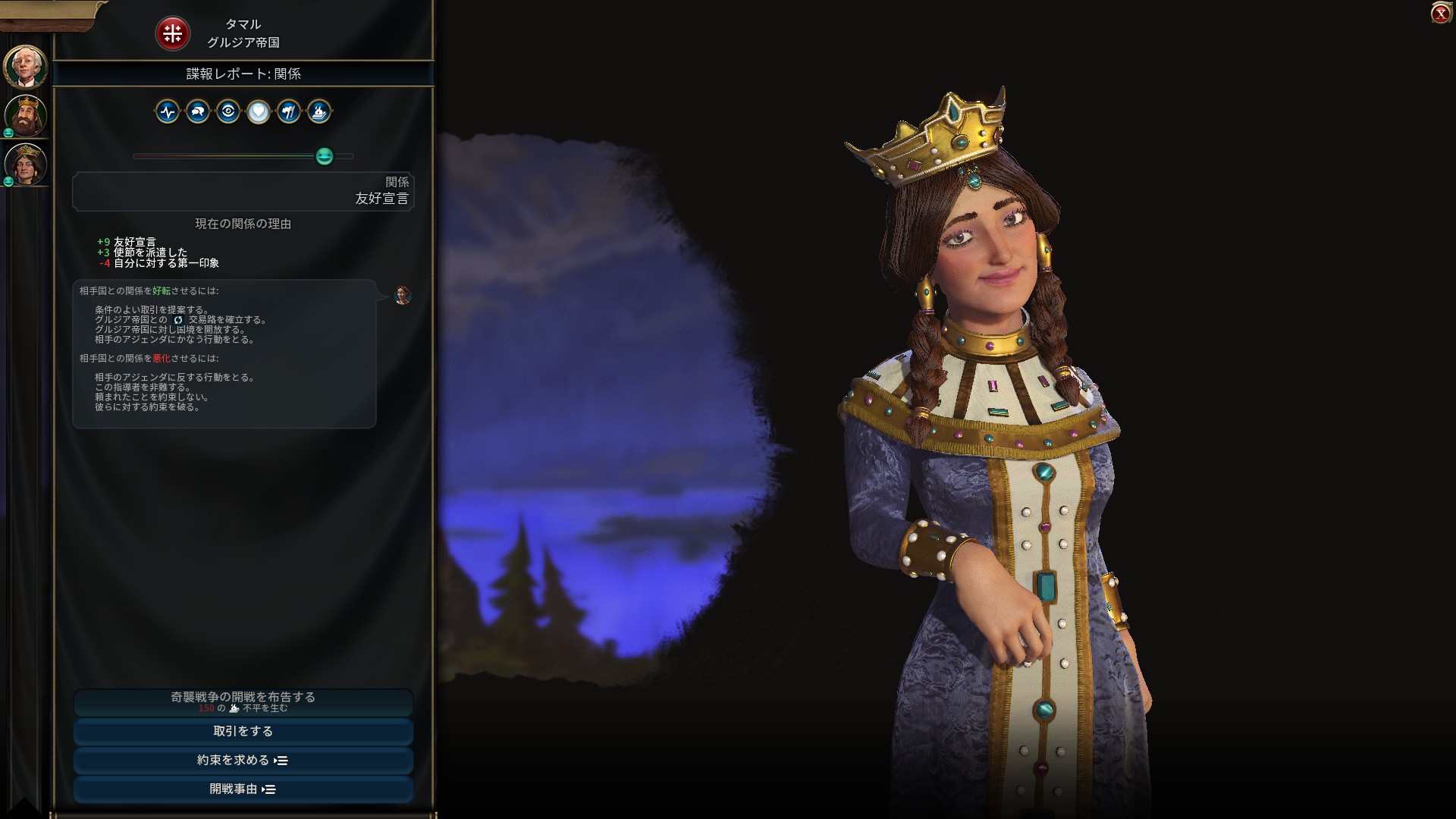Select the white-haired leader portrait
1456x819 pixels.
tap(26, 67)
